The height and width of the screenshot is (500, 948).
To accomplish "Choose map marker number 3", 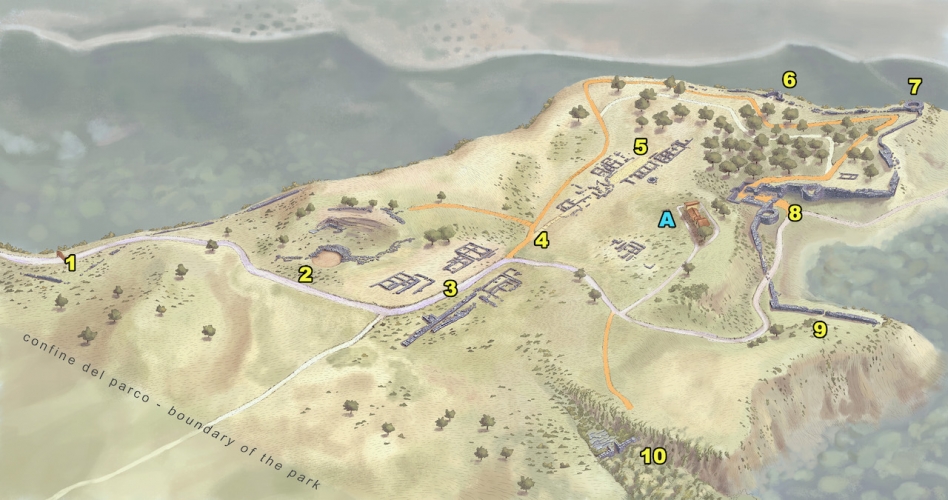I will tap(450, 290).
